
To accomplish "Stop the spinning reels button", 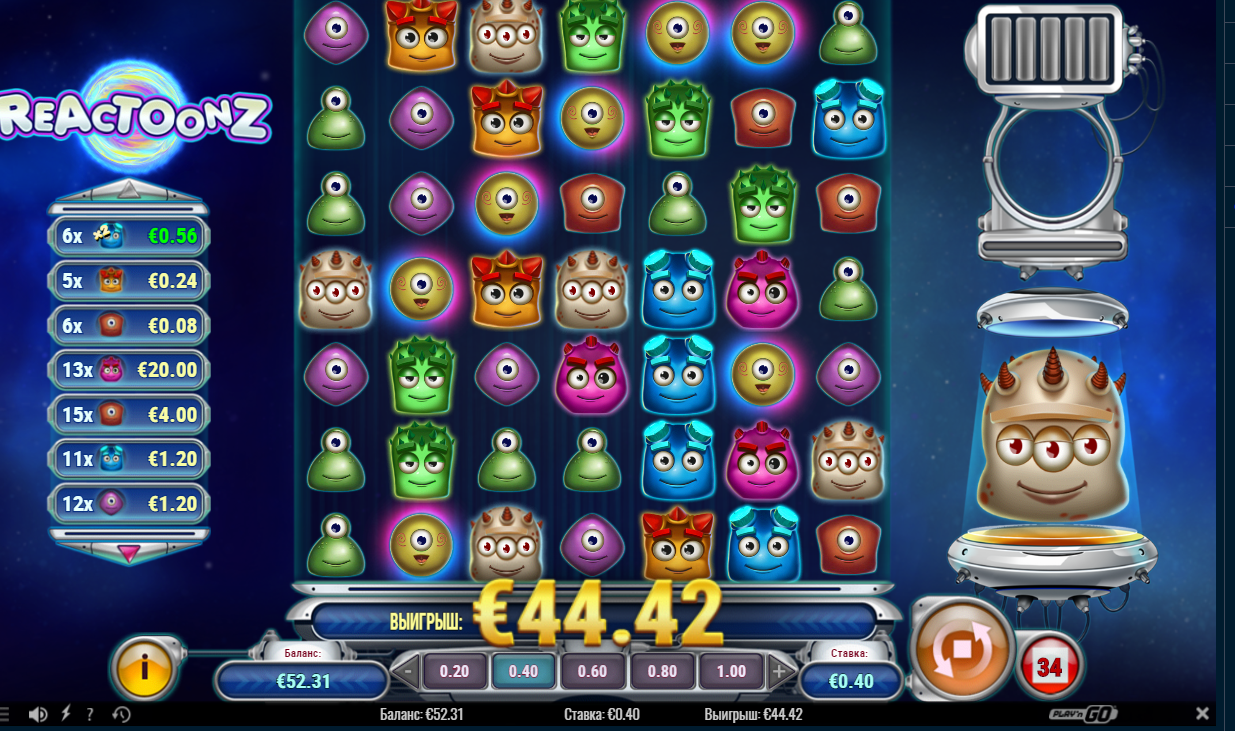I will click(962, 650).
